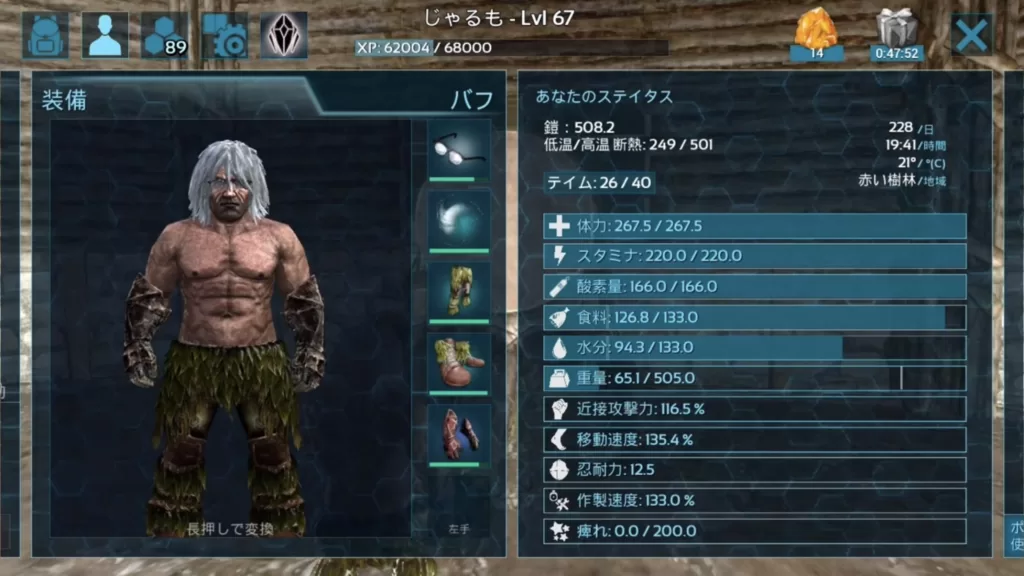Select the red gauntlets slot

pyautogui.click(x=459, y=433)
